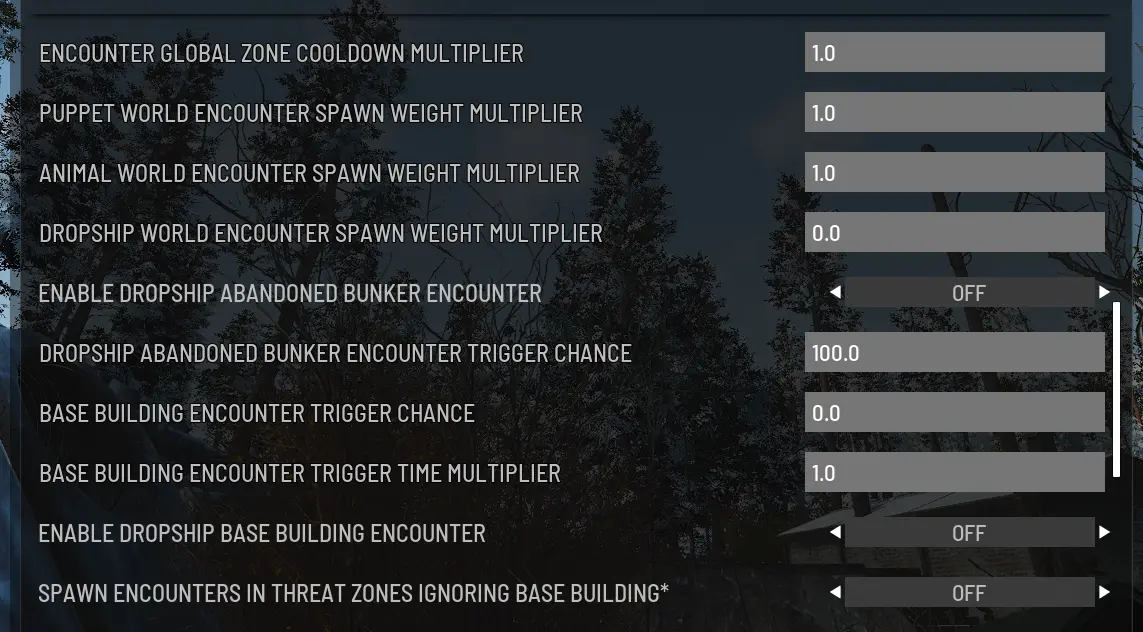Click right arrow for Spawn Encounters in Threat Zones
This screenshot has height=632, width=1143.
[x=1104, y=593]
